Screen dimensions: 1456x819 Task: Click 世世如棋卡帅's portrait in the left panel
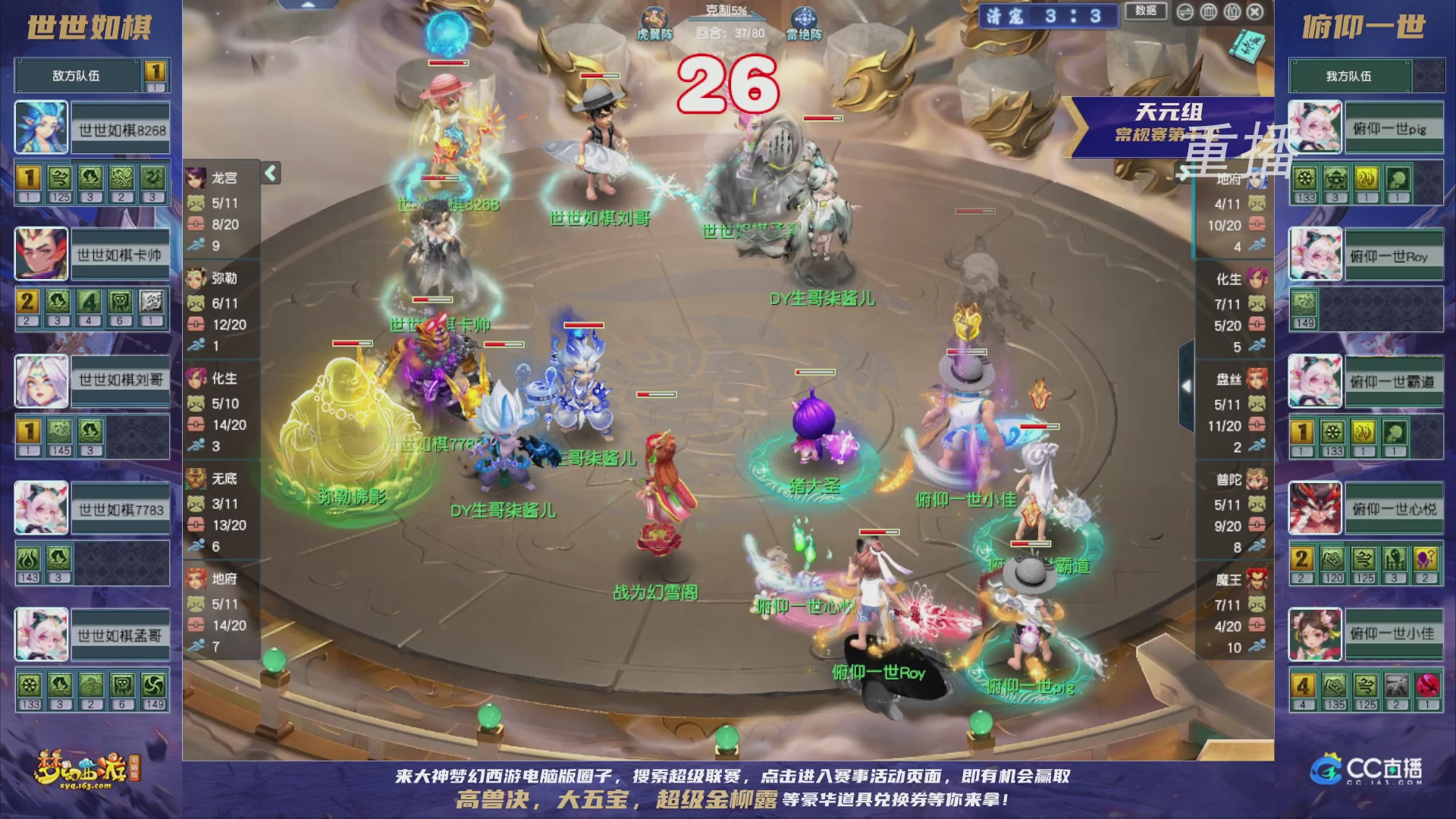[42, 254]
